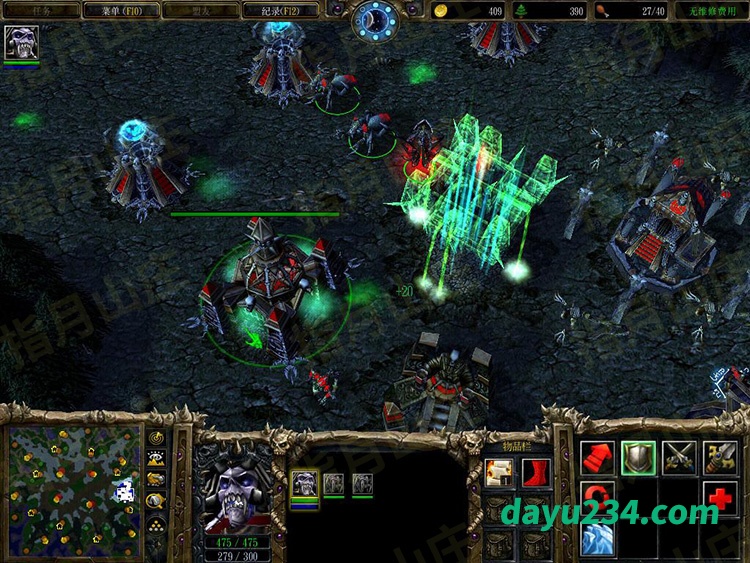Open the 纪录 (F12) log
Viewport: 750px width, 563px height.
coord(281,11)
